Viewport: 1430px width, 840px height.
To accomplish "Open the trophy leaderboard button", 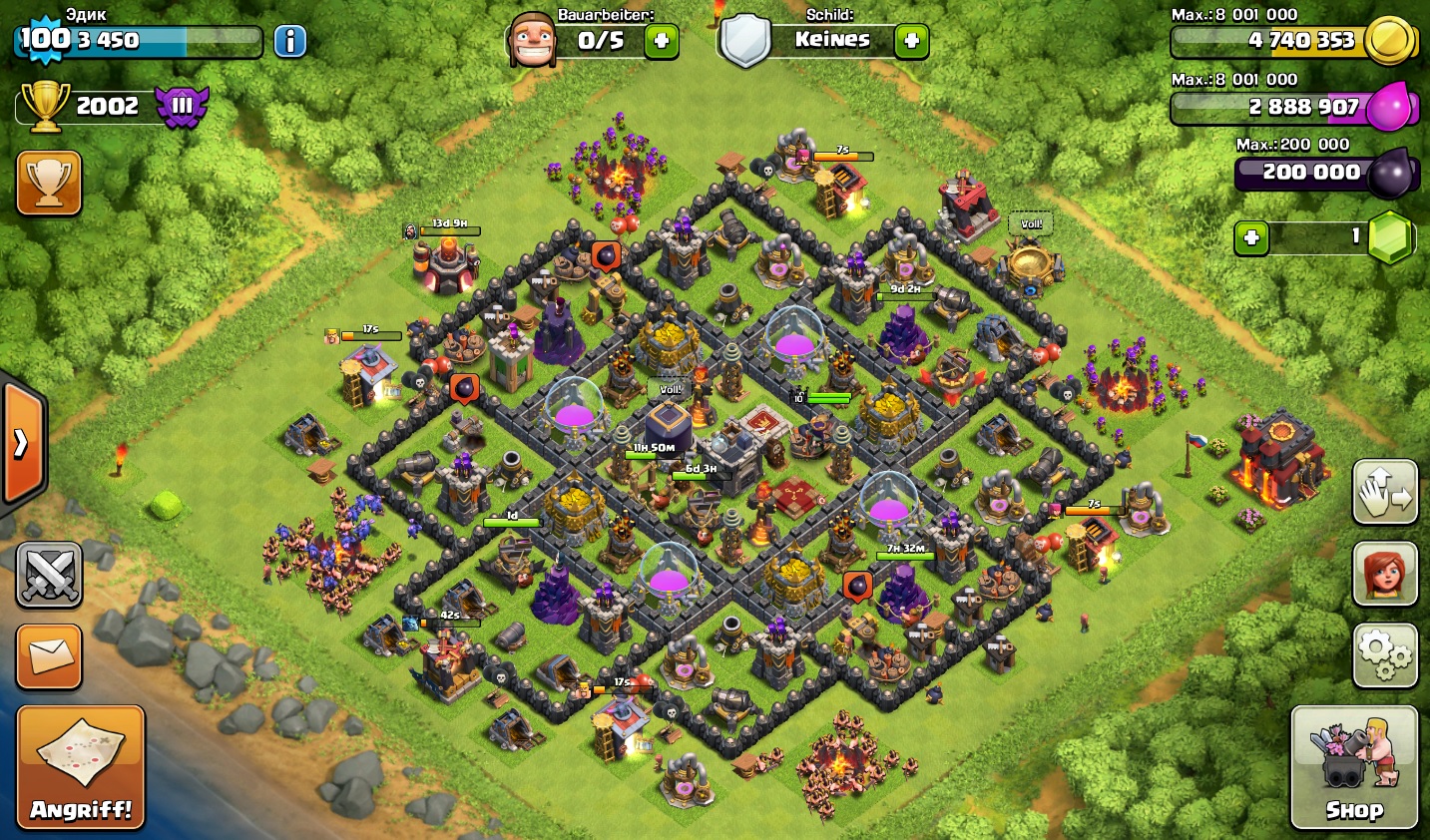I will (49, 183).
